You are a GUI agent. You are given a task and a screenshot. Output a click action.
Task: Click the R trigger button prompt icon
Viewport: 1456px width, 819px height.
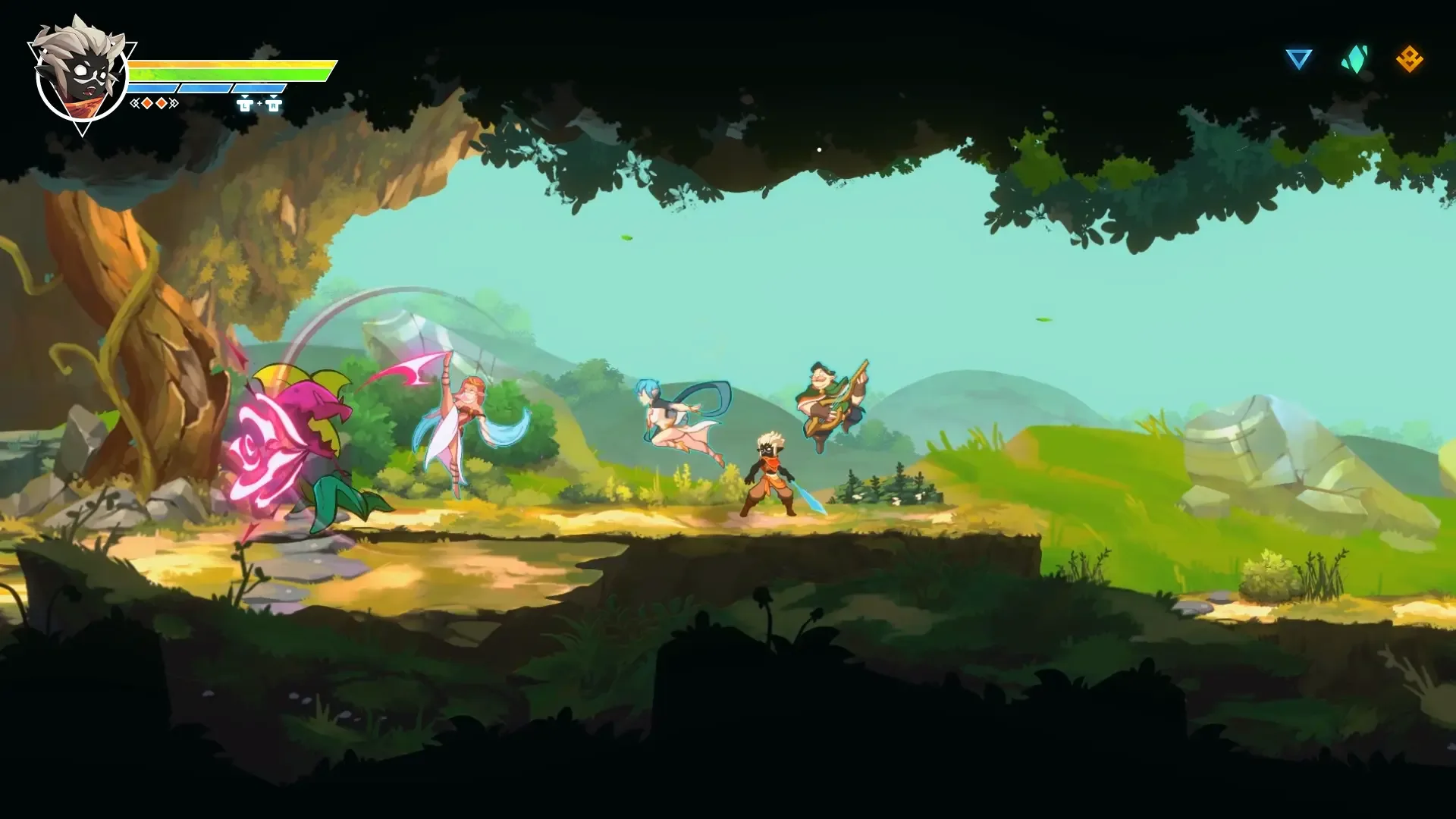click(x=274, y=106)
